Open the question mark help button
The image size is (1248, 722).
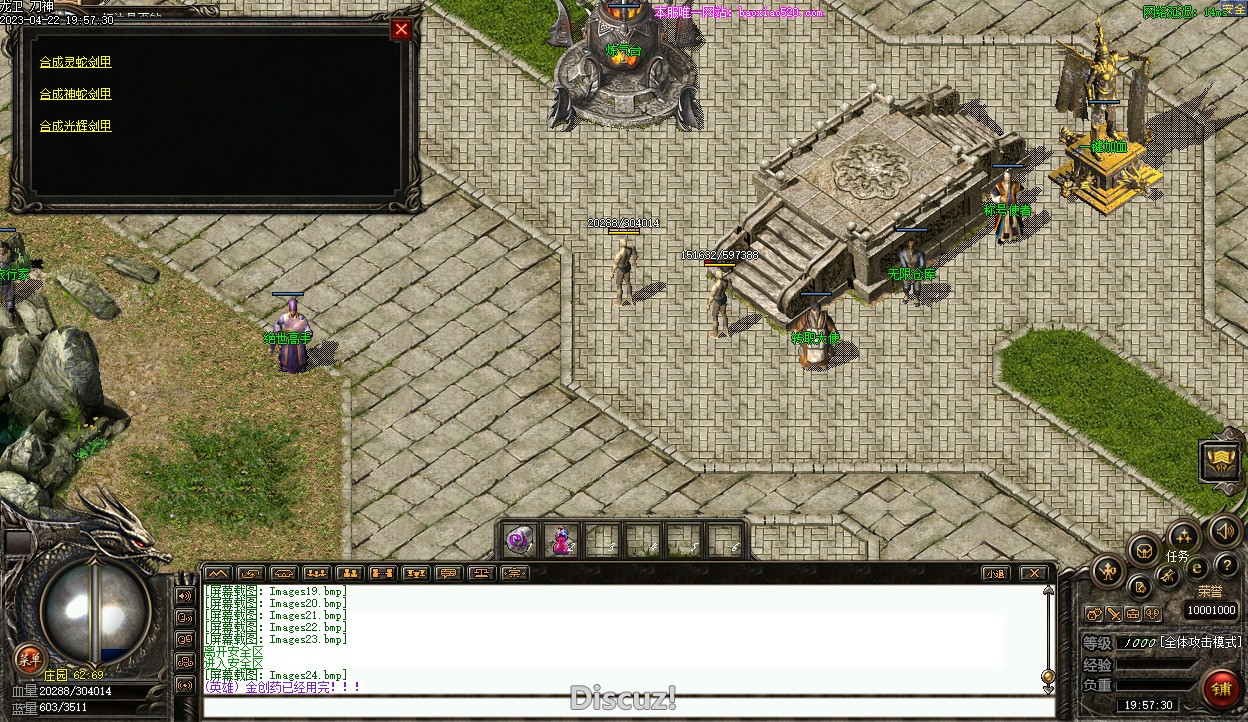click(x=1226, y=566)
